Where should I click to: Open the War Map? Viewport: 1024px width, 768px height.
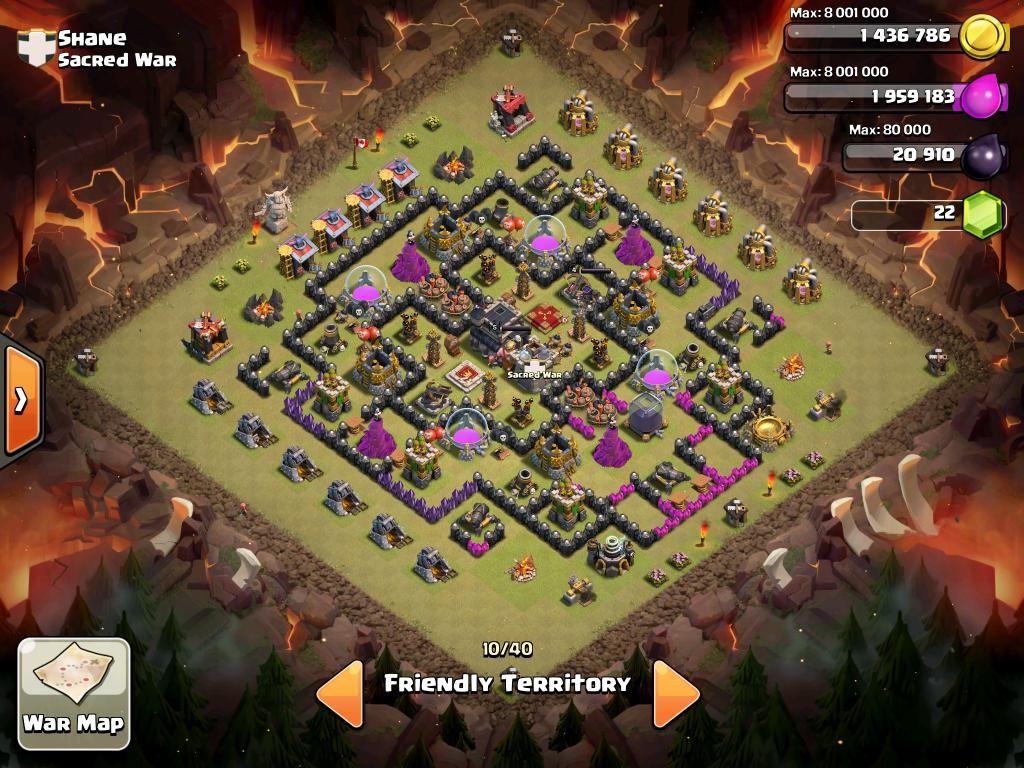(x=74, y=693)
